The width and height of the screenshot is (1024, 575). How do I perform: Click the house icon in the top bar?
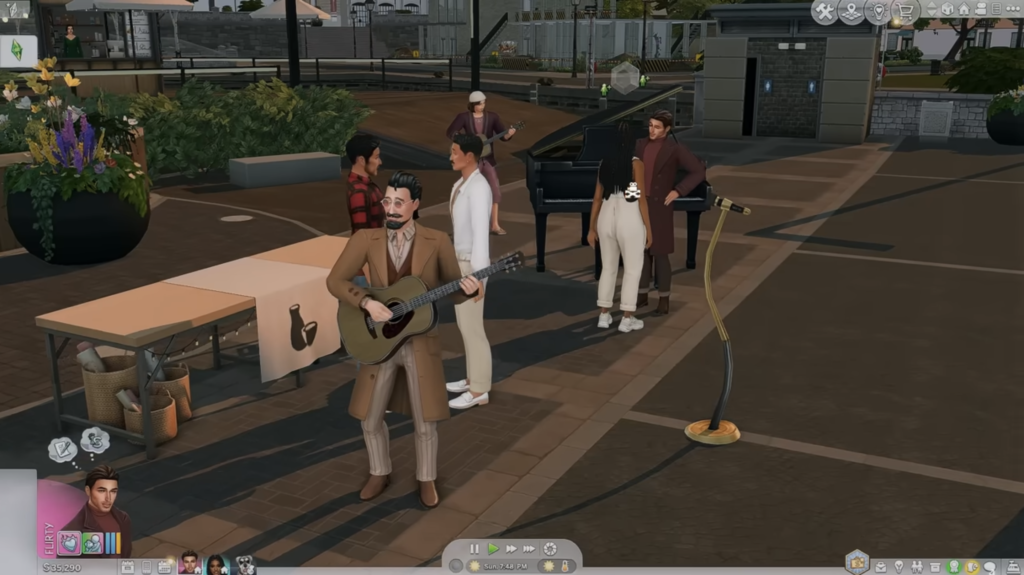click(x=964, y=10)
